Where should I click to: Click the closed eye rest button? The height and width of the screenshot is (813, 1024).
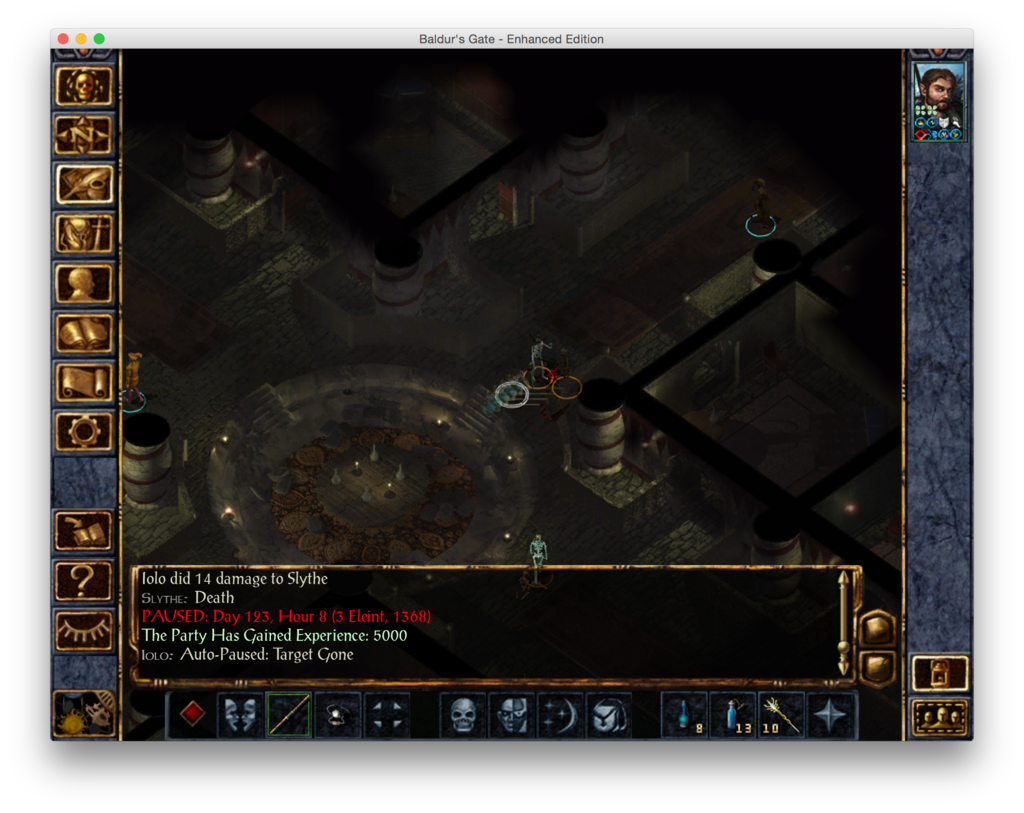point(84,629)
